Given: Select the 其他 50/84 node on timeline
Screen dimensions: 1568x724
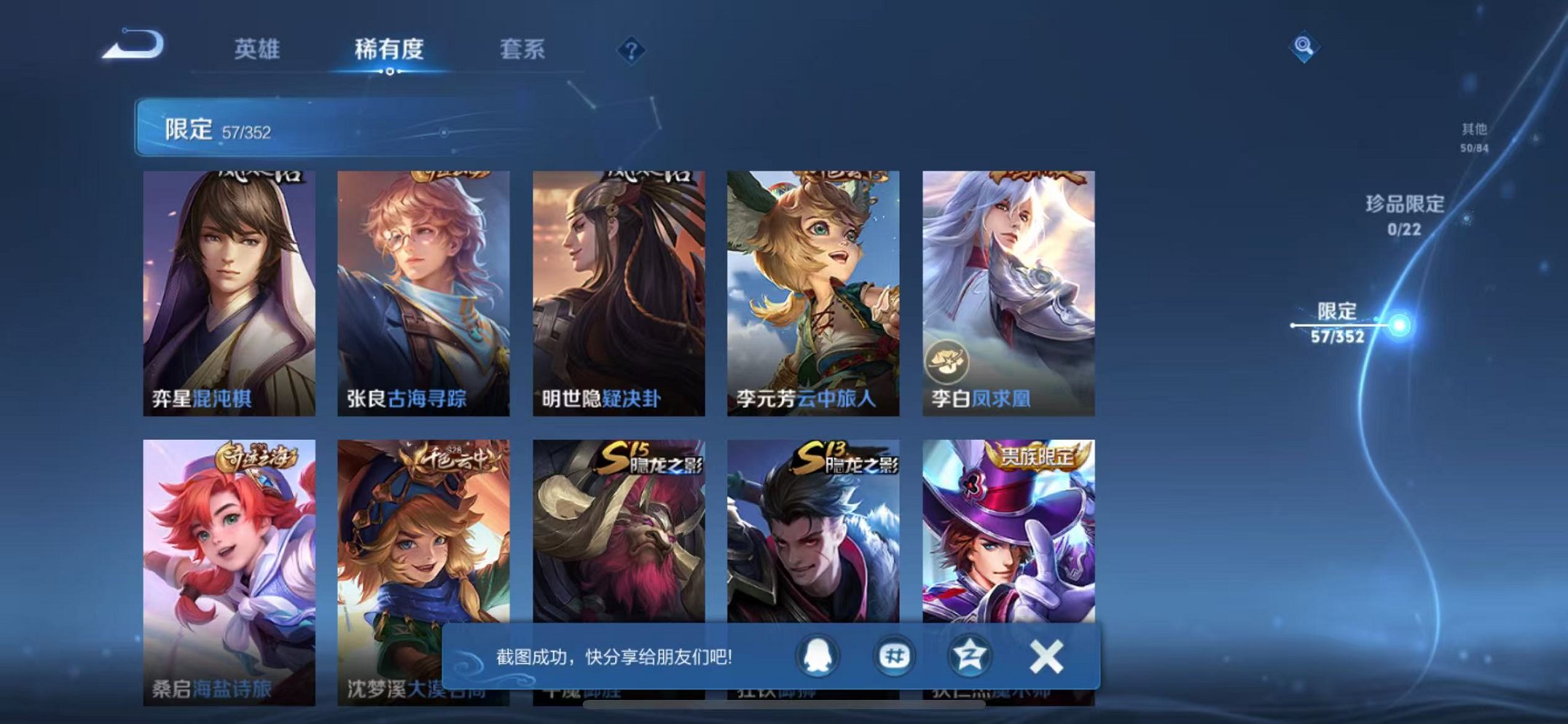Looking at the screenshot, I should [x=1473, y=138].
